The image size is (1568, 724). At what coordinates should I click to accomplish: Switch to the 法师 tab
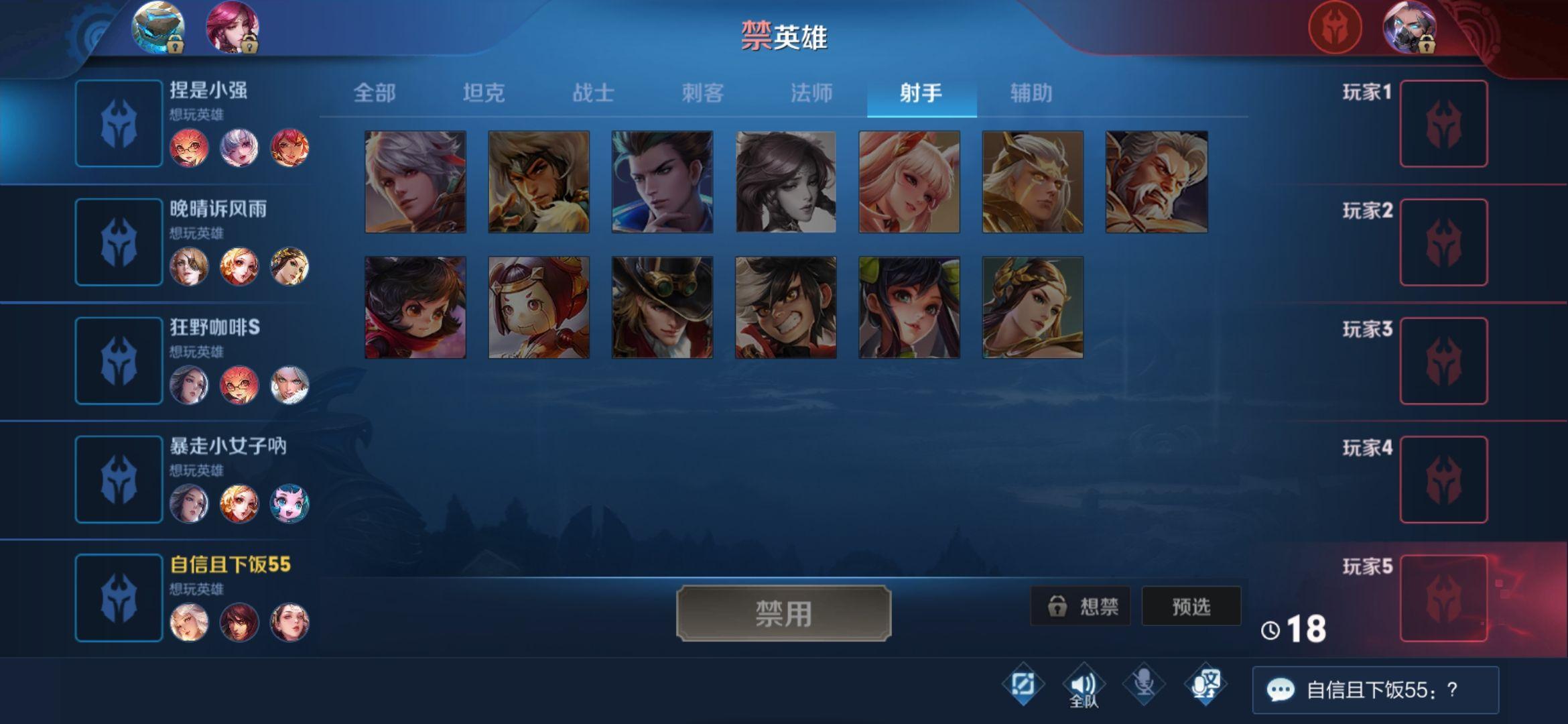[x=811, y=93]
